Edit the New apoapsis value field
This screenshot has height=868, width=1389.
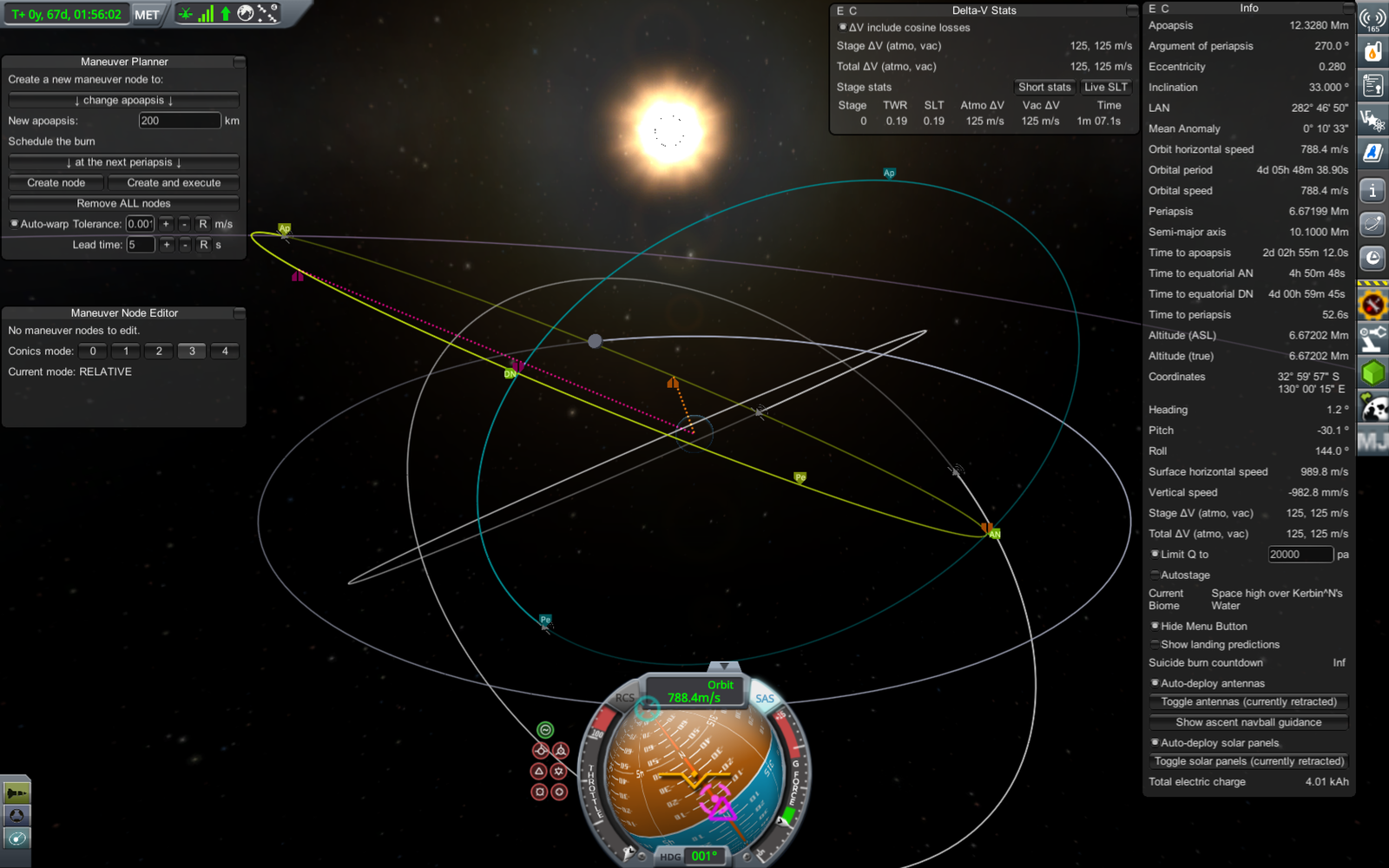tap(179, 121)
